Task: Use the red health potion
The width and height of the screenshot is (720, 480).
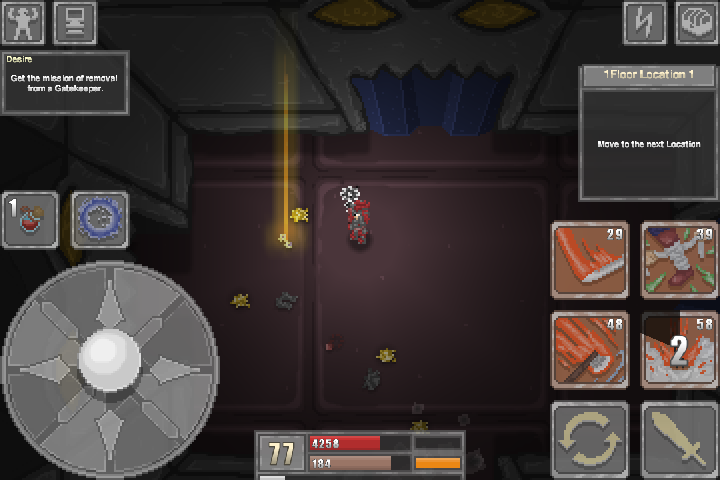Action: [x=30, y=219]
